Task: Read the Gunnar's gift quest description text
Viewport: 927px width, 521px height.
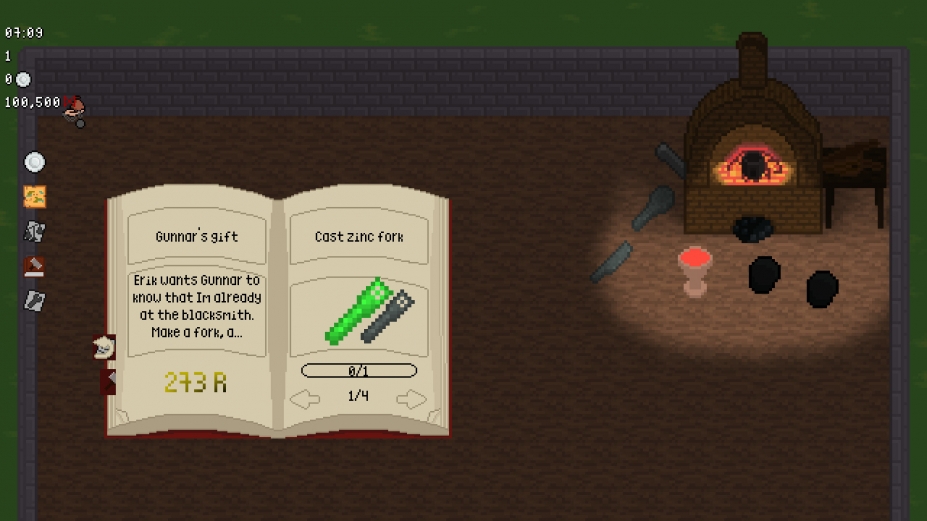Action: click(x=197, y=307)
